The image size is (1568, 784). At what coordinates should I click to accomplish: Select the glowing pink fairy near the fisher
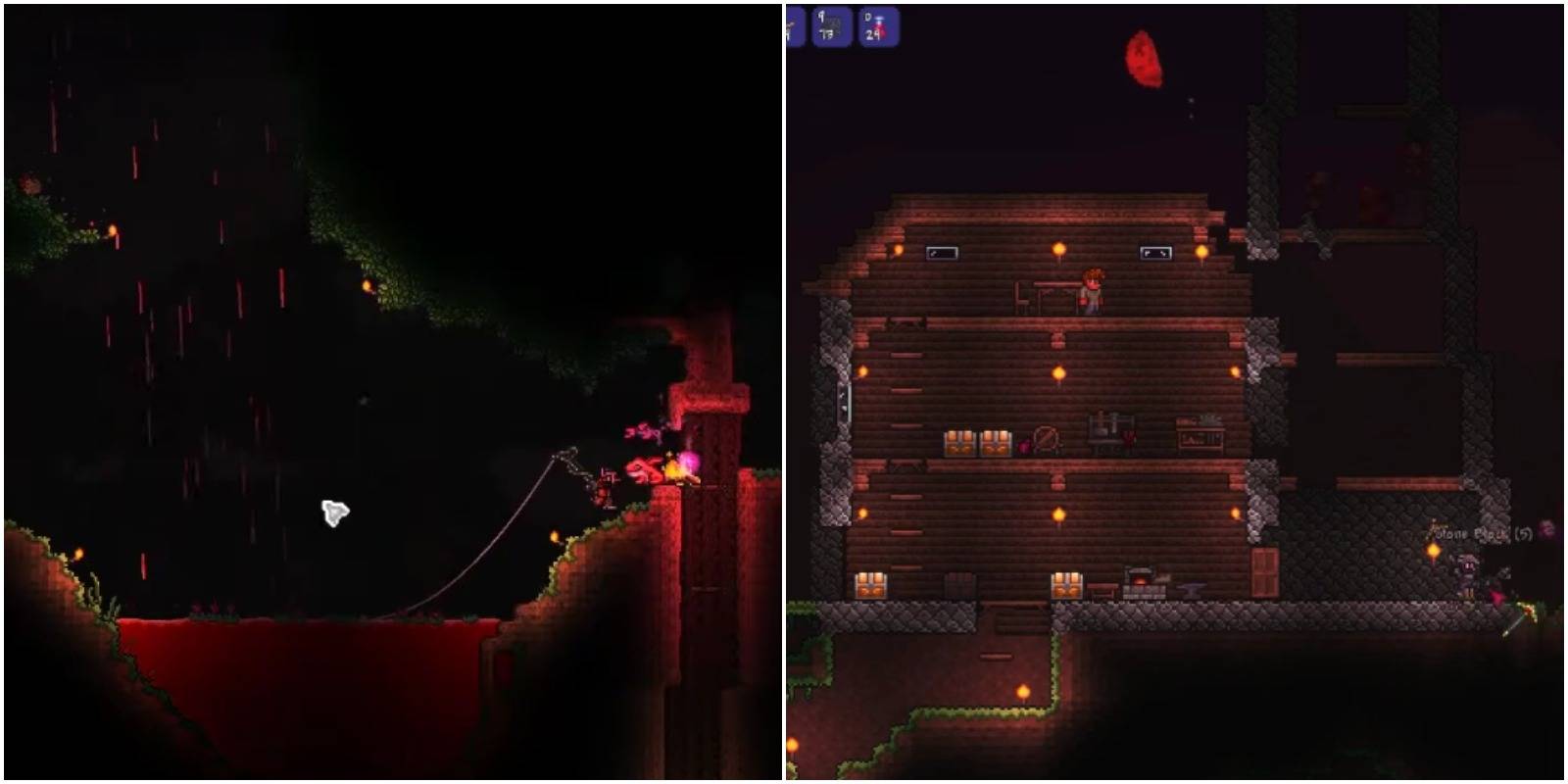click(x=689, y=461)
